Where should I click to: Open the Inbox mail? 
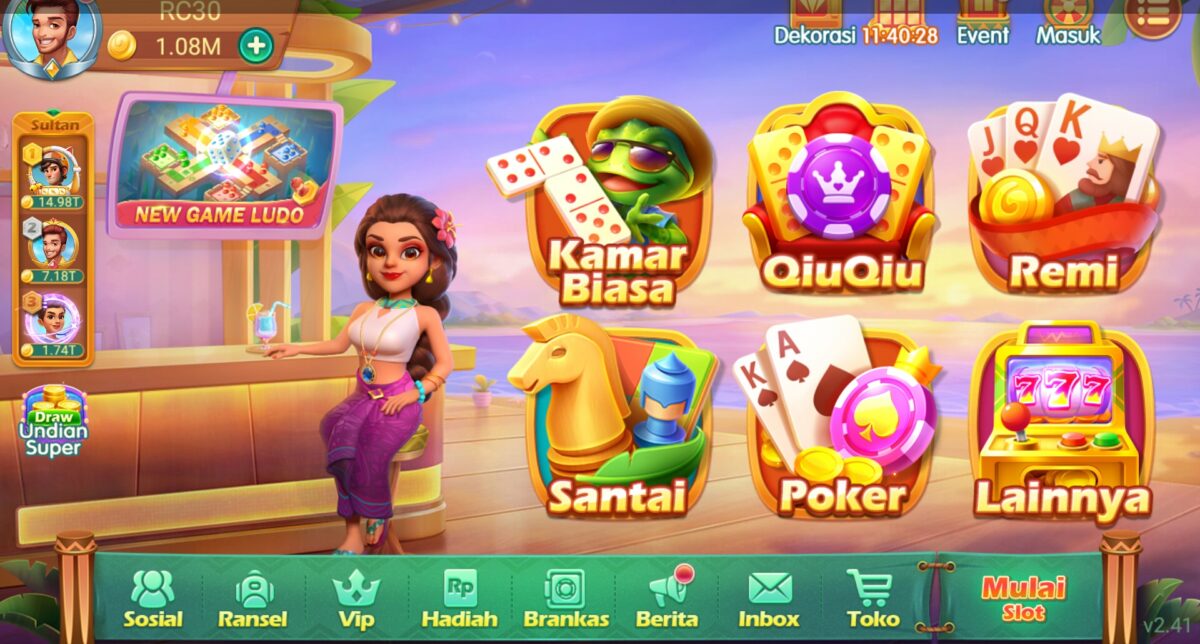coord(770,599)
